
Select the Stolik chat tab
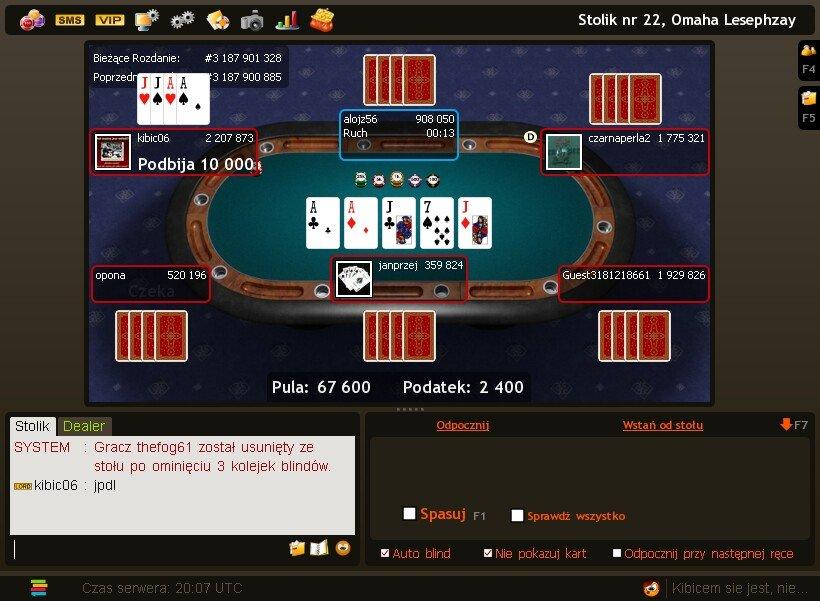[x=32, y=426]
